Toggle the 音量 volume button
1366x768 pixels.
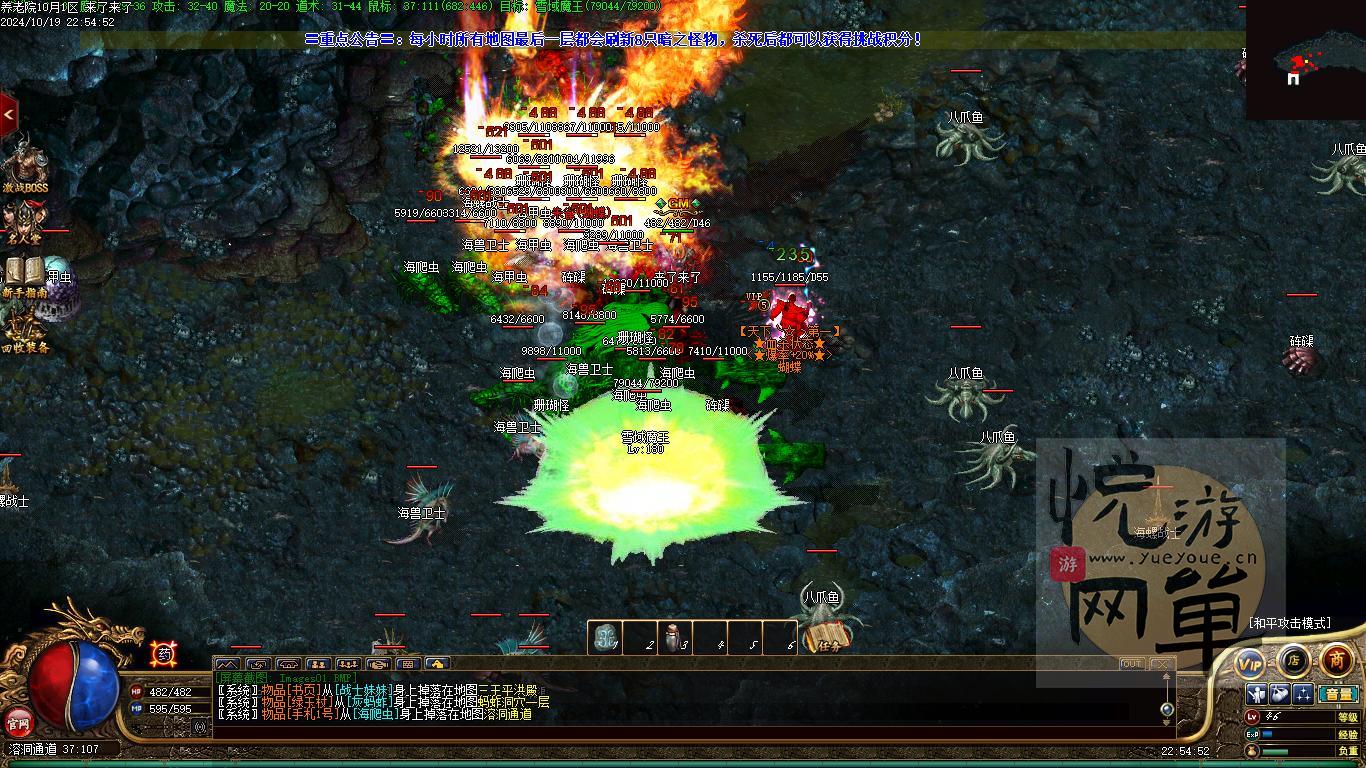(1336, 694)
